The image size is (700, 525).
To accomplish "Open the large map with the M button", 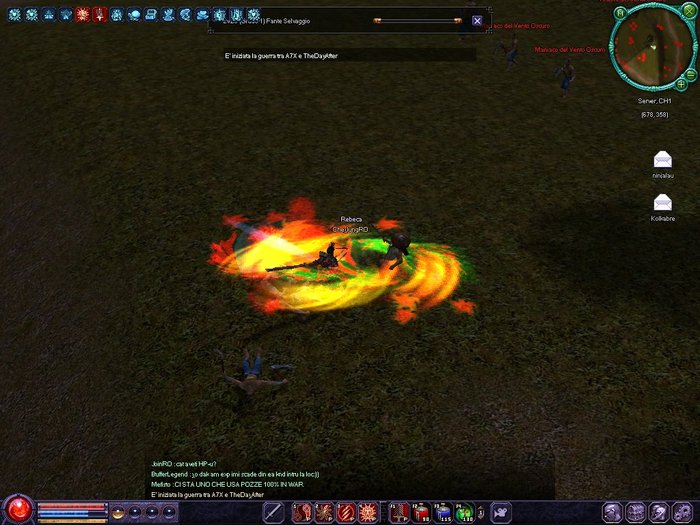I will pos(620,13).
